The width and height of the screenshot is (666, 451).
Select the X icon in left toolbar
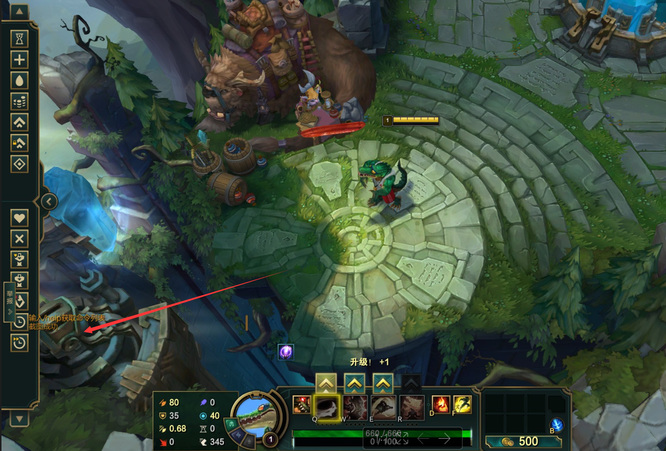pos(19,238)
